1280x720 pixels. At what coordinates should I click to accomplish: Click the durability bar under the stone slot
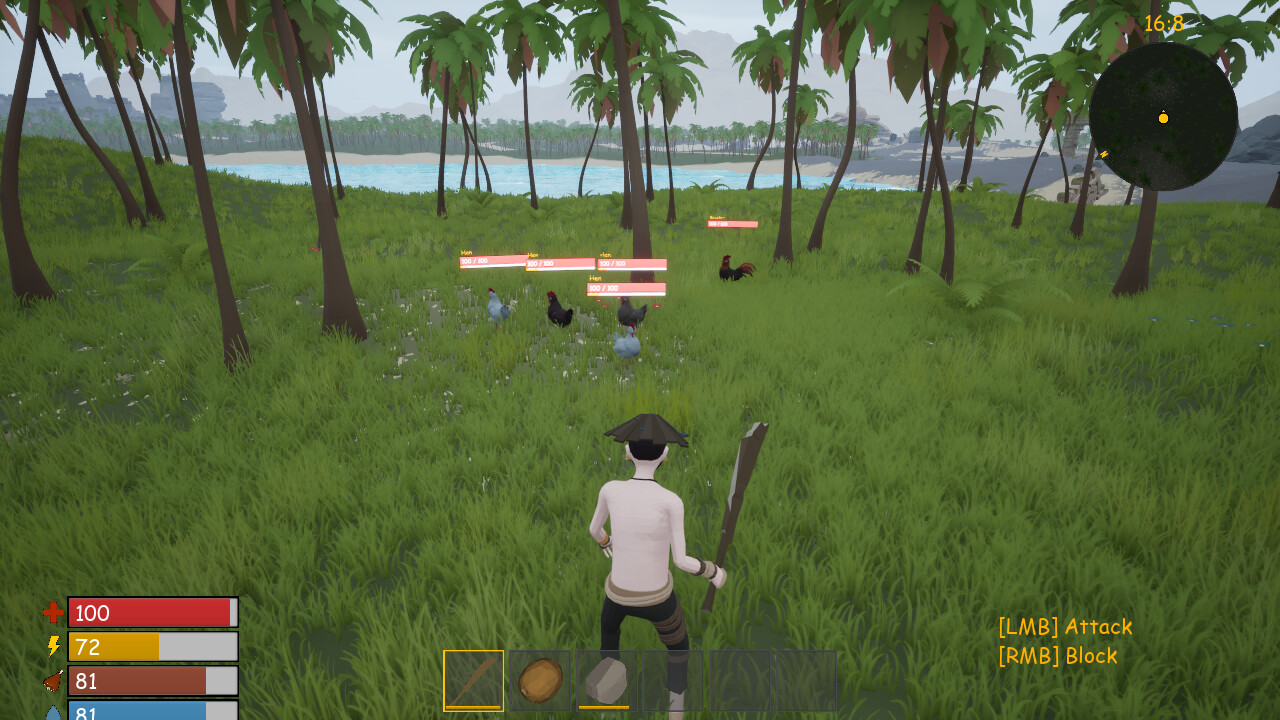[605, 705]
